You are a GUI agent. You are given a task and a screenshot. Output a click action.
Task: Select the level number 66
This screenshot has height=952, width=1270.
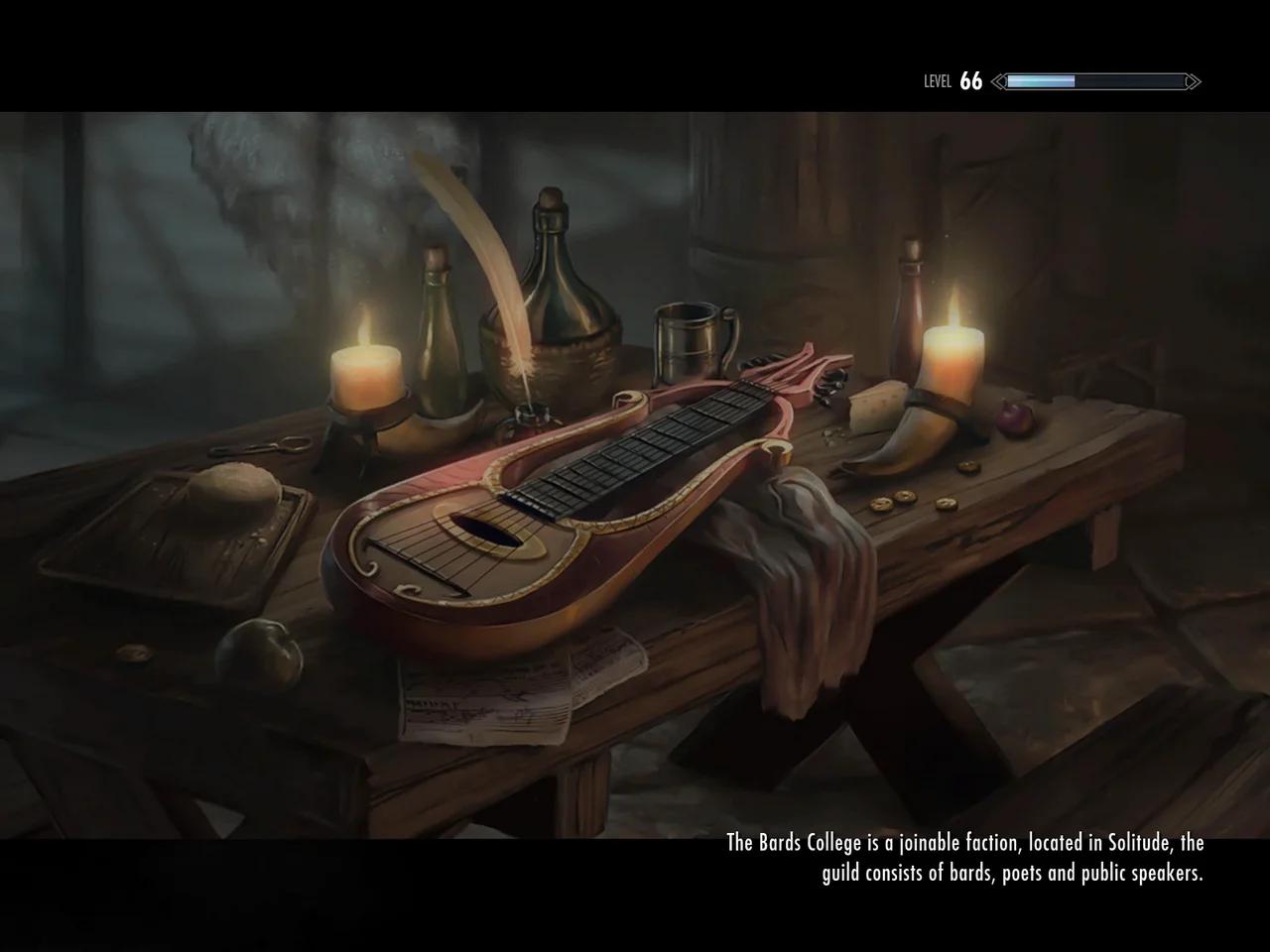[970, 79]
